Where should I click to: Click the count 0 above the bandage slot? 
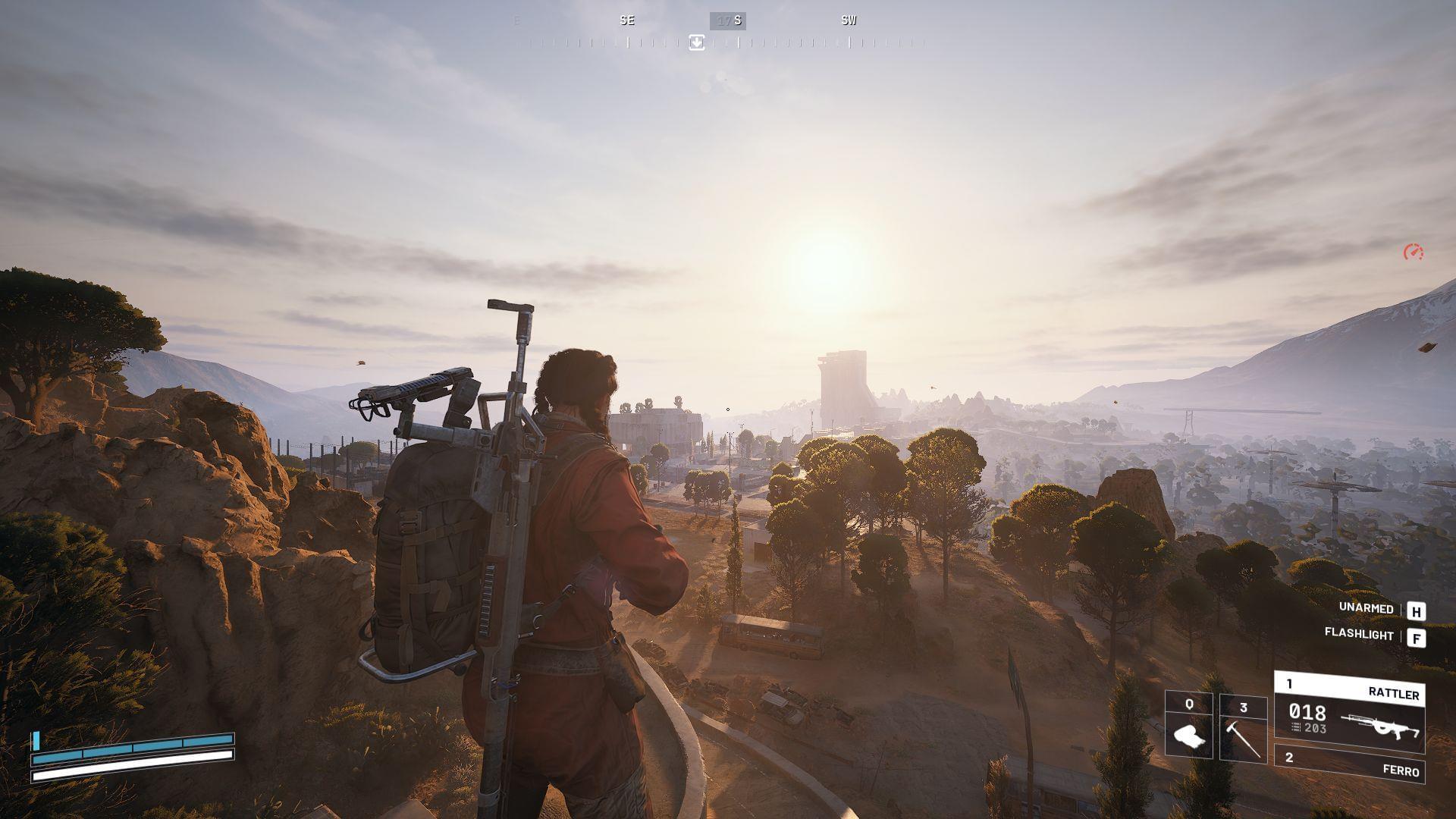[x=1188, y=705]
